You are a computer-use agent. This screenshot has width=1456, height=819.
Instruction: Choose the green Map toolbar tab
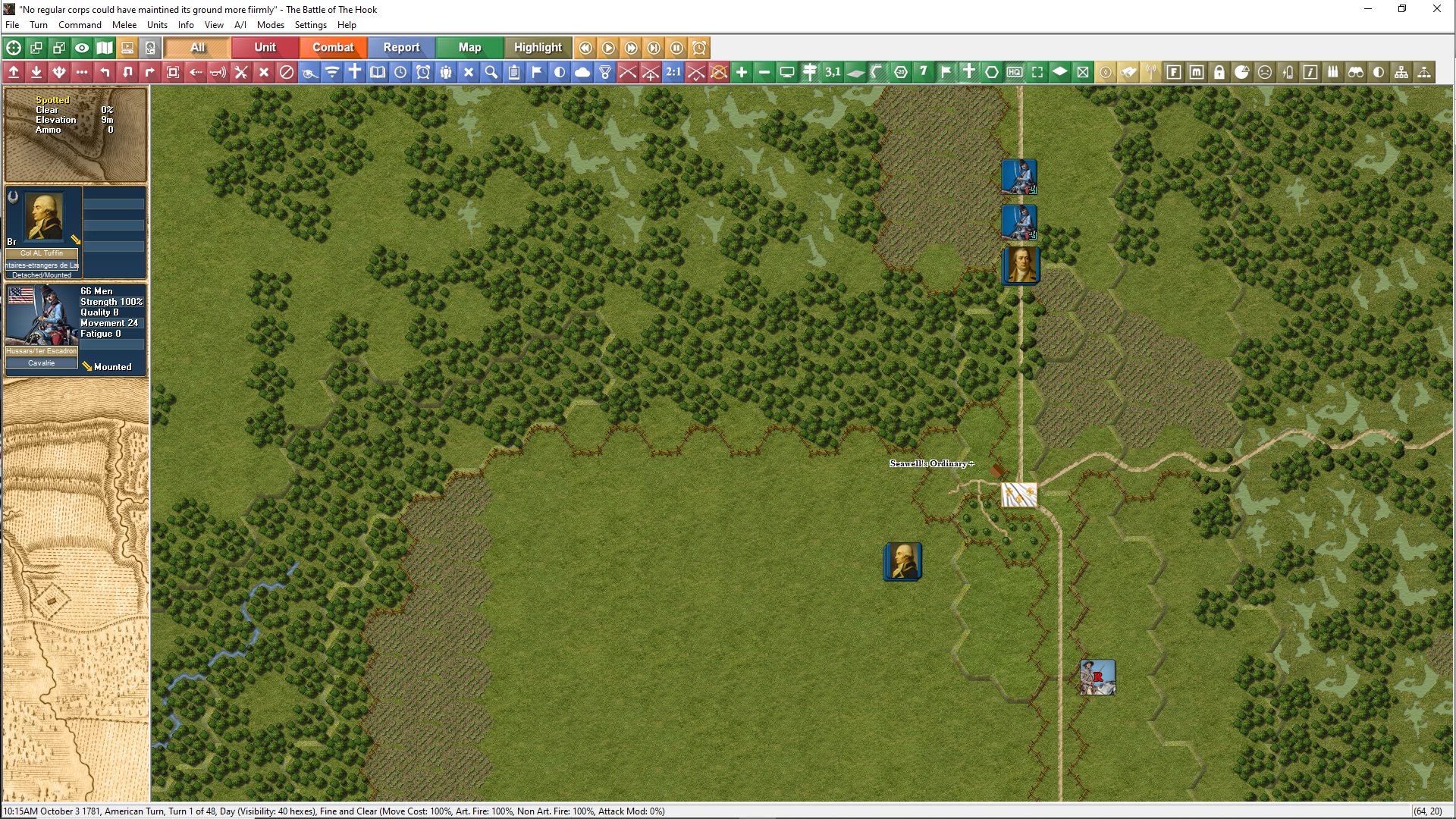click(469, 47)
